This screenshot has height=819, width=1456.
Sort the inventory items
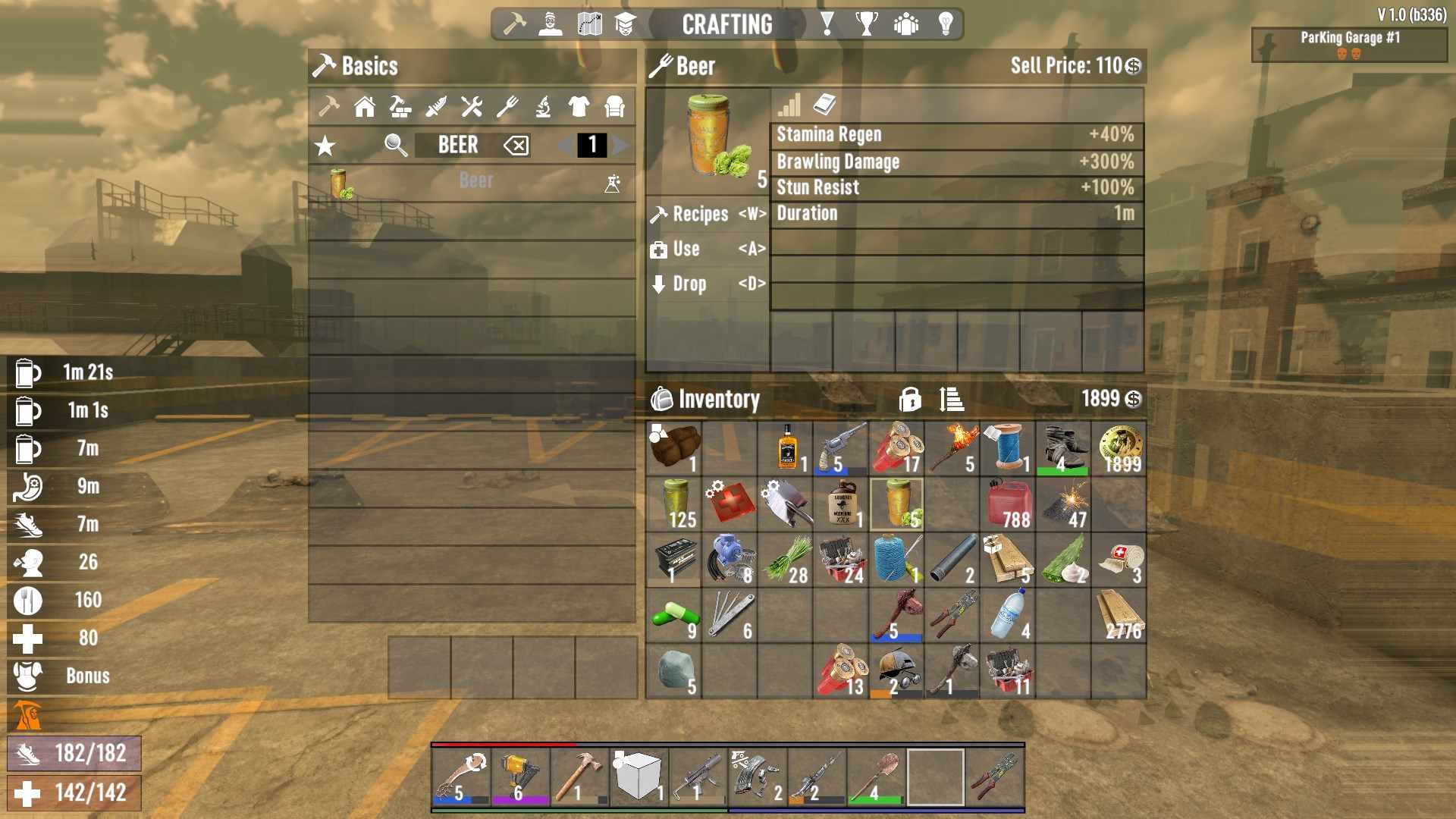click(x=951, y=399)
